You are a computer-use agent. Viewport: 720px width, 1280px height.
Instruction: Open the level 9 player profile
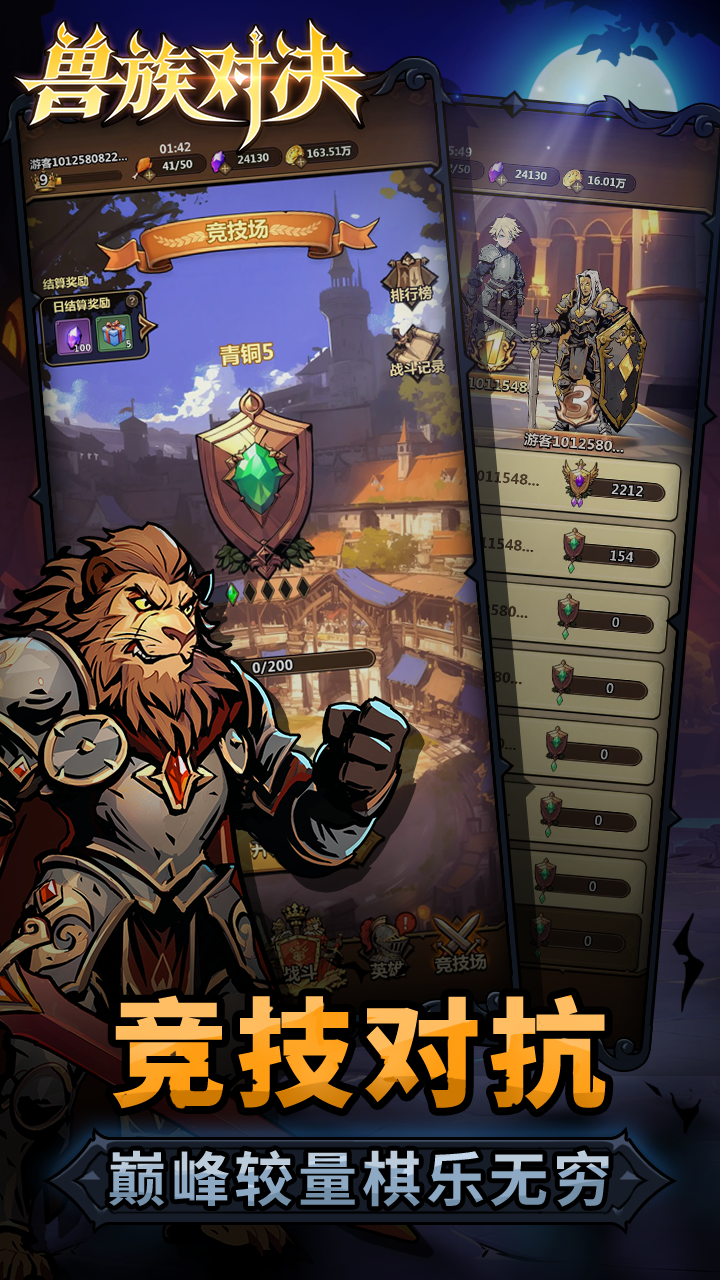(45, 180)
